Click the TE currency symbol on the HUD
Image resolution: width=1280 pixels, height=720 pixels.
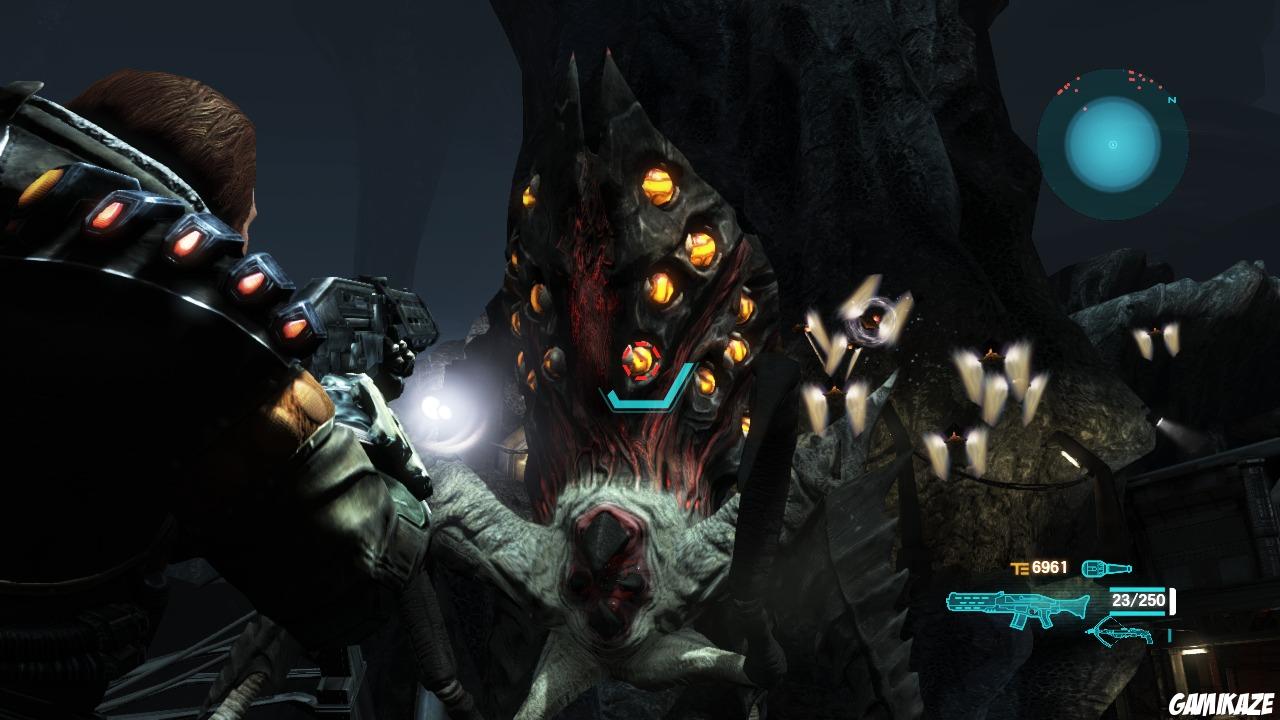click(x=1020, y=568)
